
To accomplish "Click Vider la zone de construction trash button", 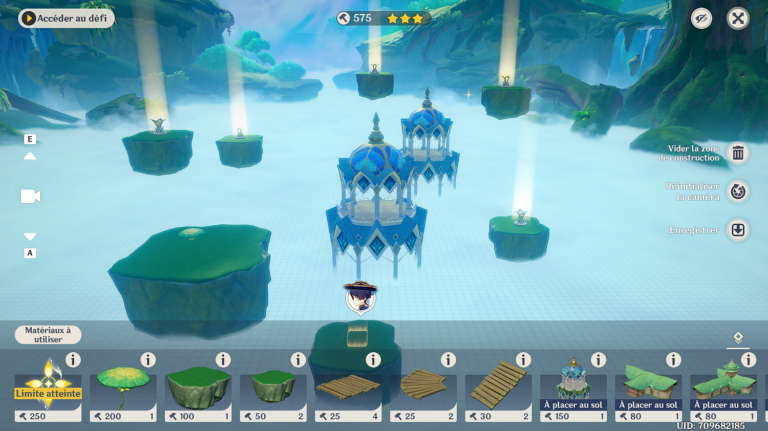I will point(738,153).
